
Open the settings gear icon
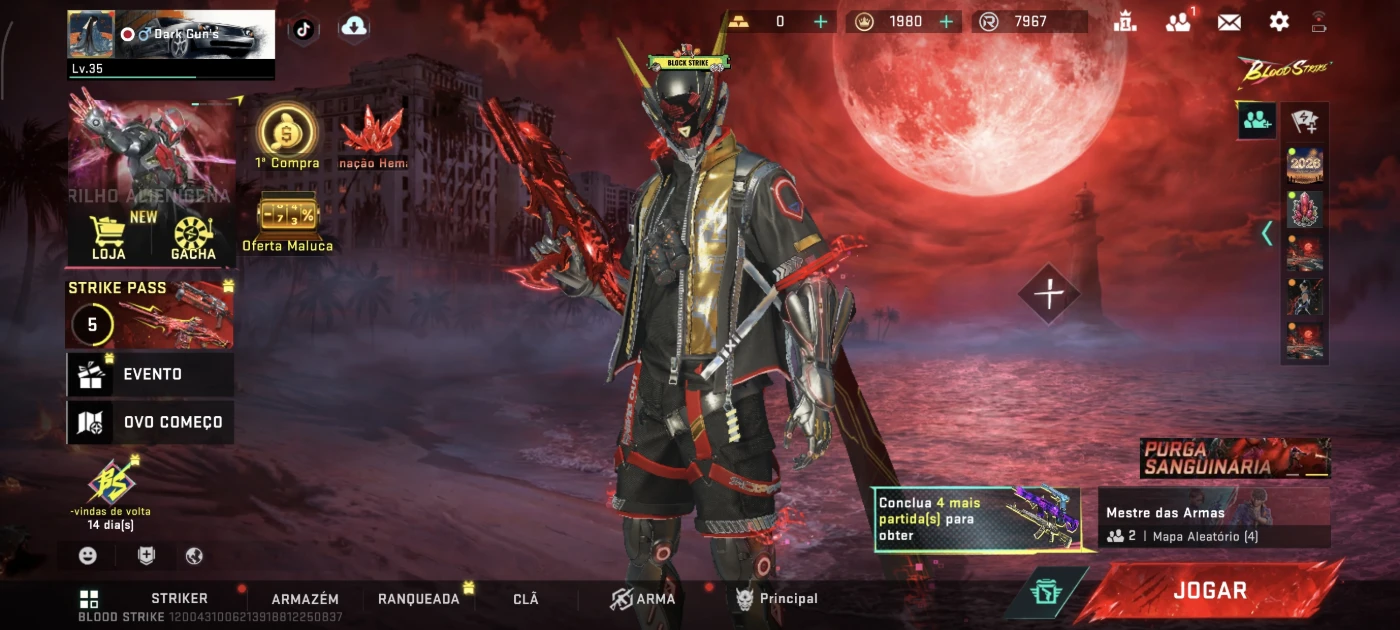(x=1279, y=22)
